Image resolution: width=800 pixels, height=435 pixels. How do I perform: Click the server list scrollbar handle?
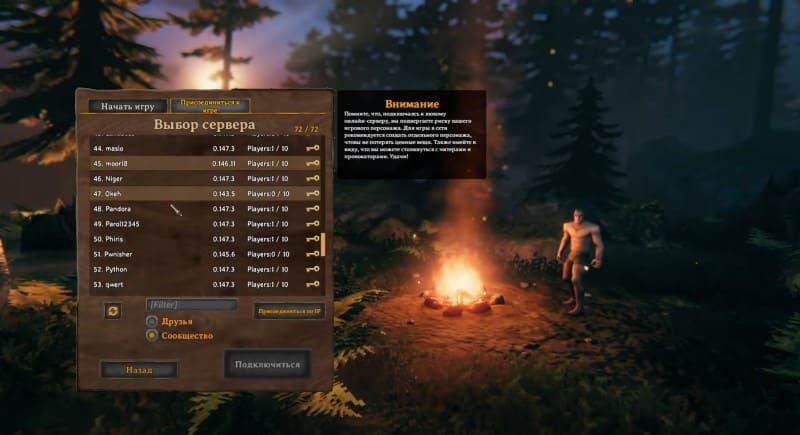[322, 244]
